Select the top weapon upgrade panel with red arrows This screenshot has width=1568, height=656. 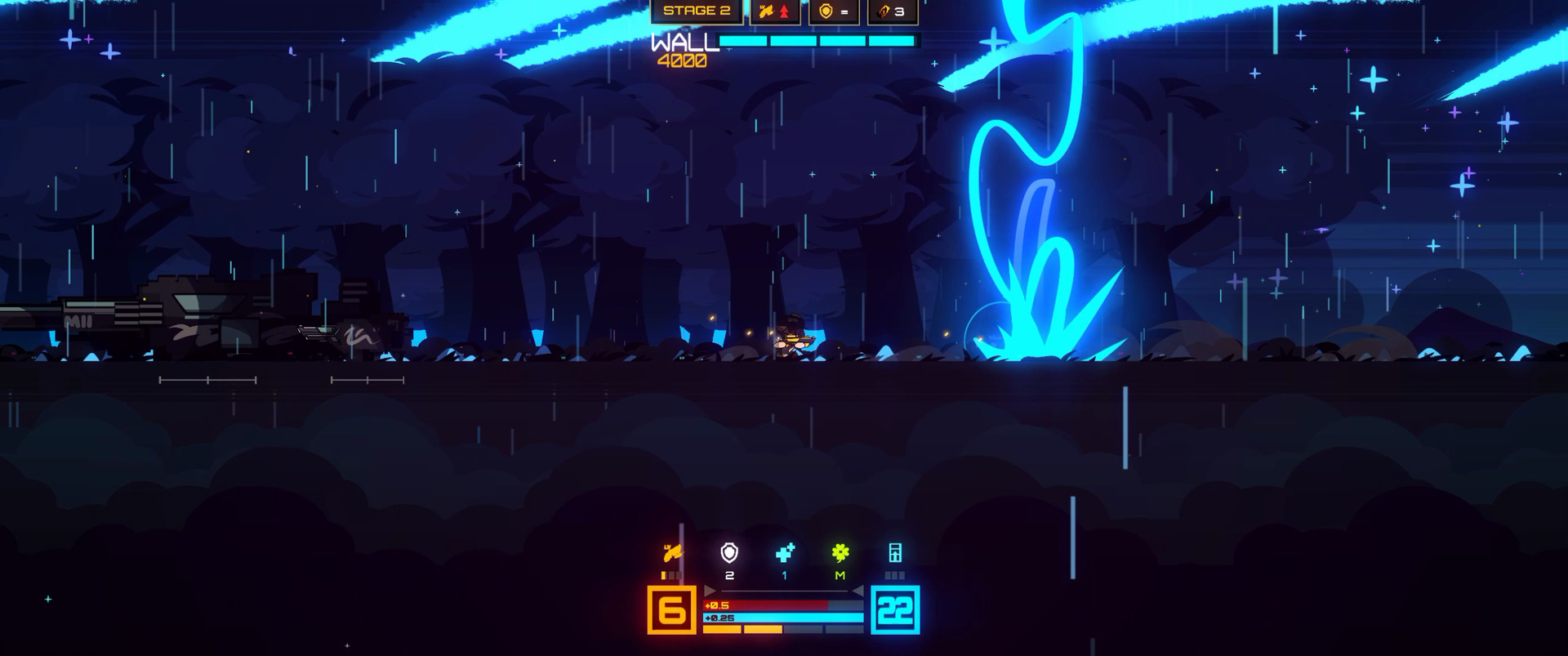click(774, 11)
